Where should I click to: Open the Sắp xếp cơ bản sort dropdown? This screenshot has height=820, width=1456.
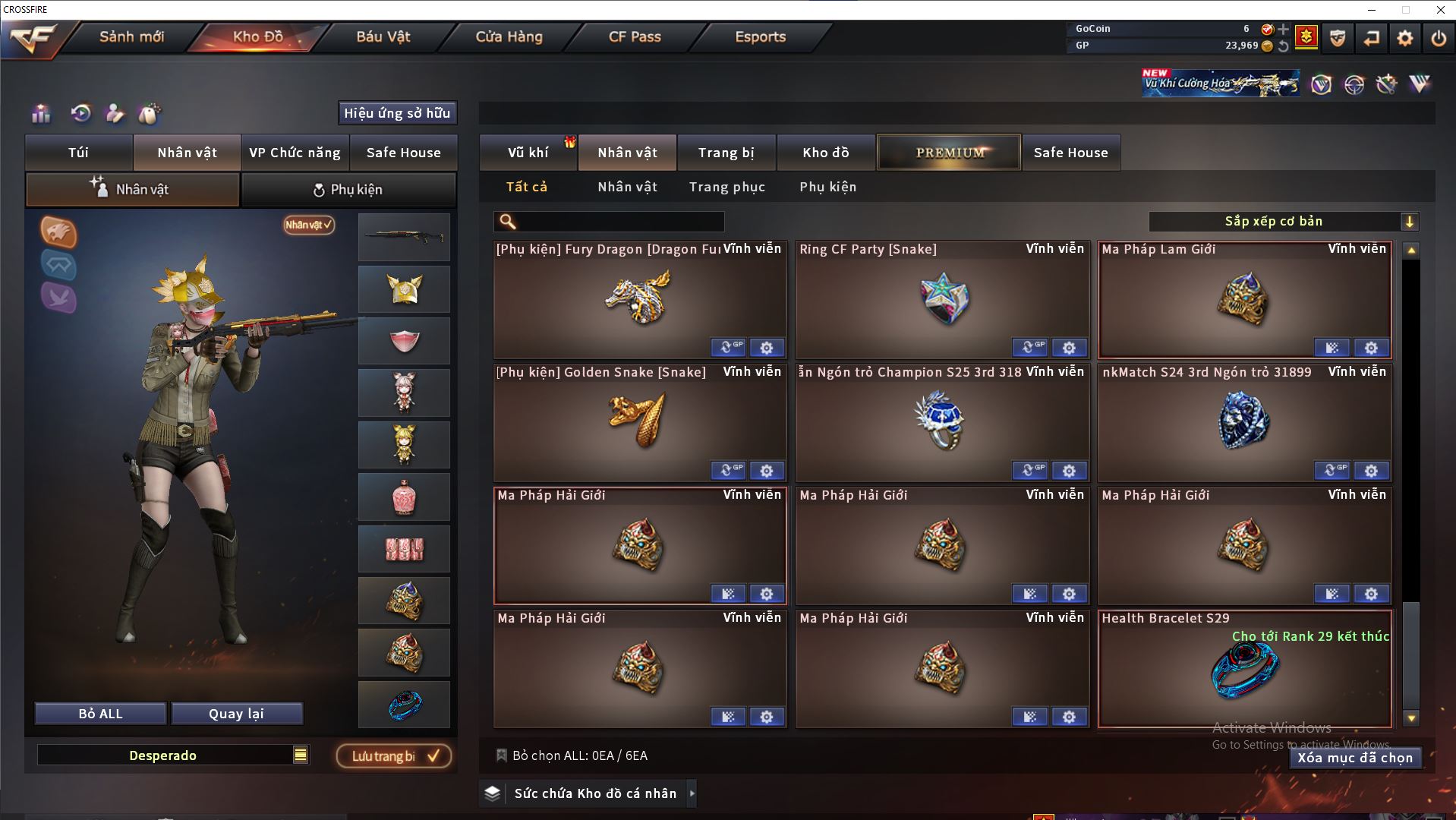[1282, 222]
